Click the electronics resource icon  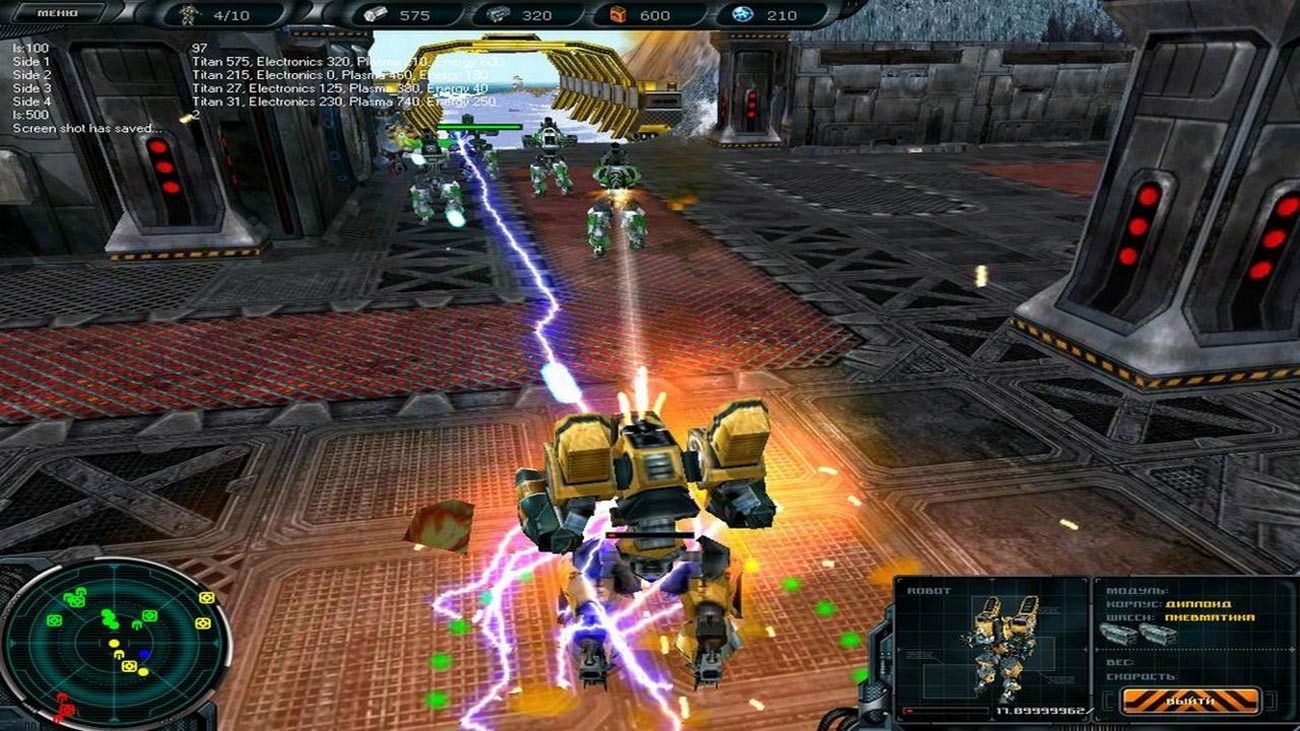497,15
